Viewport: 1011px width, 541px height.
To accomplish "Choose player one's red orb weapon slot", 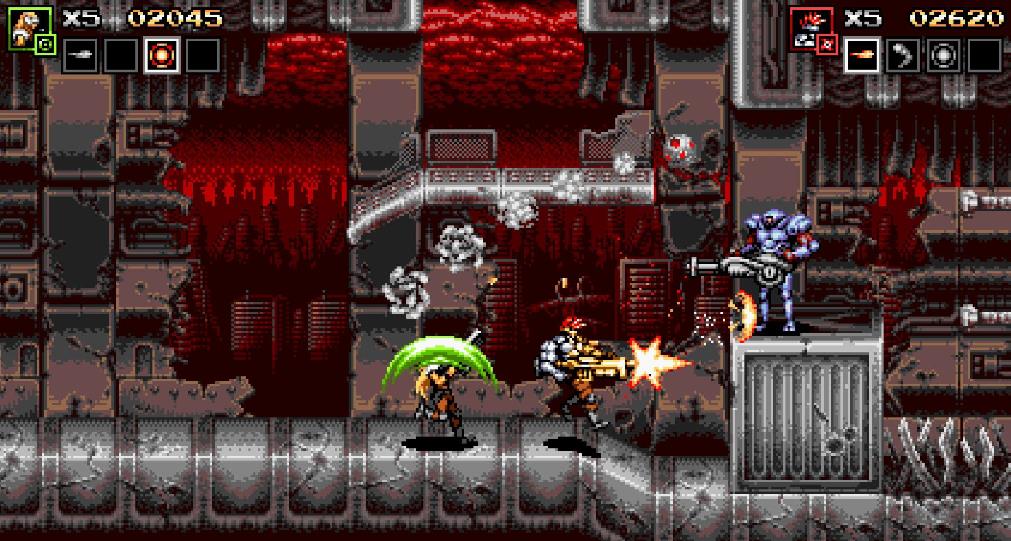I will tap(161, 56).
